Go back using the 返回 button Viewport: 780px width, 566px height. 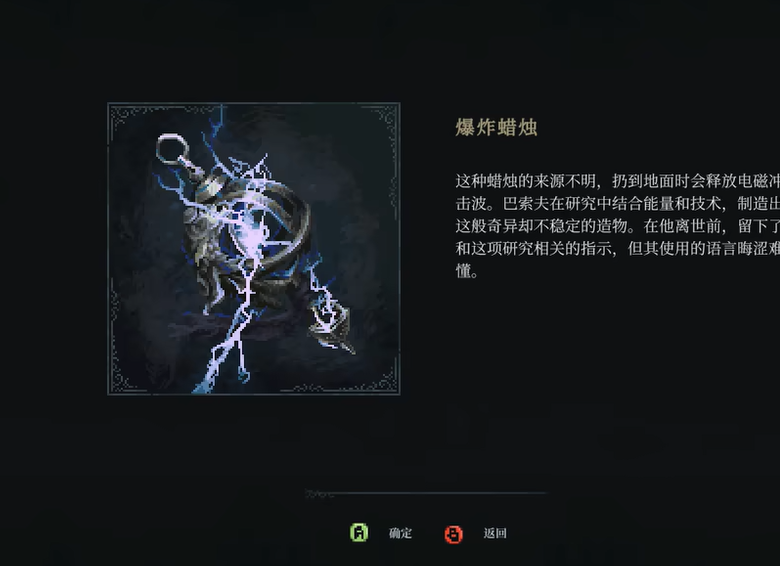tap(478, 533)
